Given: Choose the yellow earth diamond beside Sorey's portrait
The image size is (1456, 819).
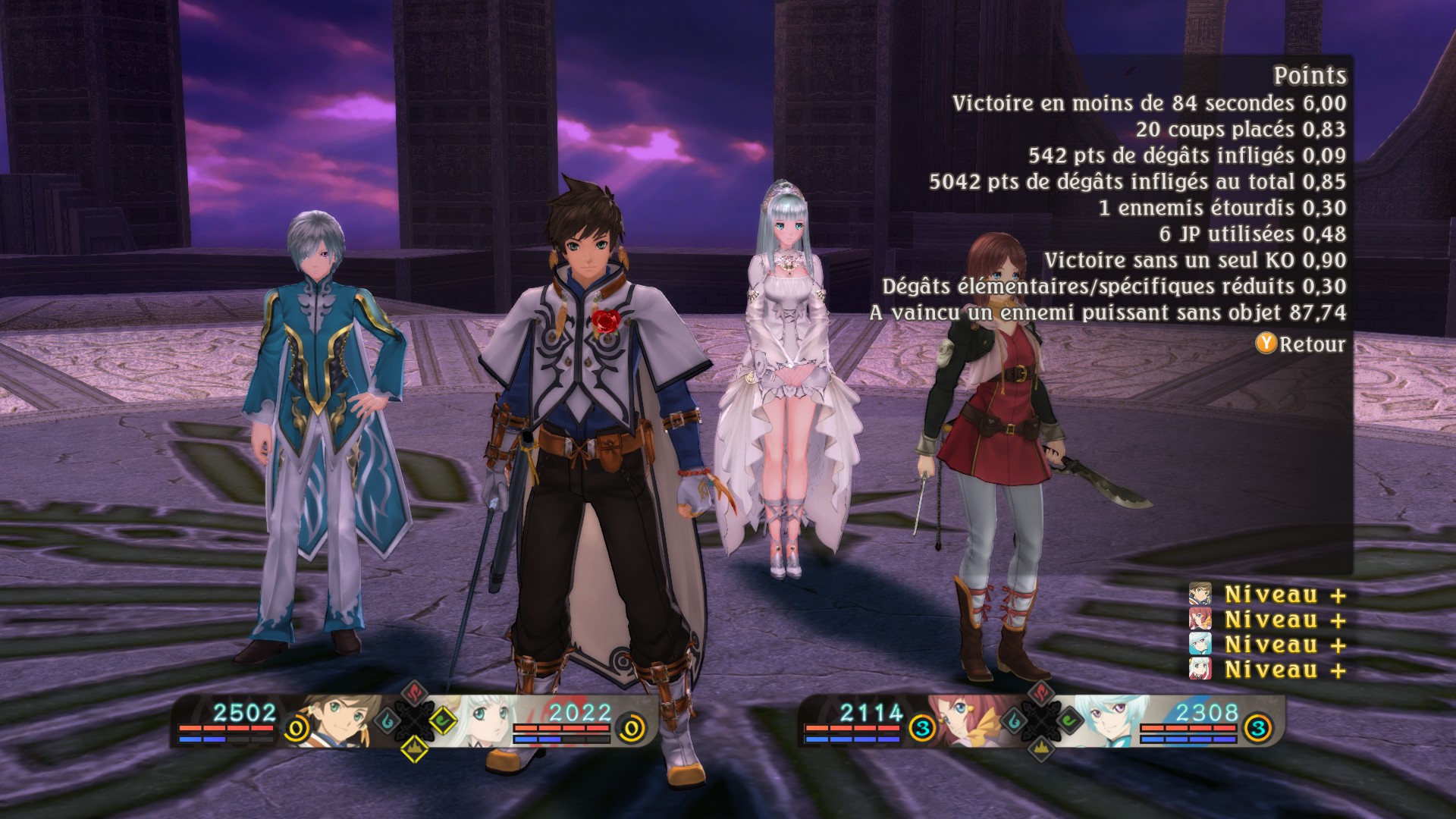Looking at the screenshot, I should pyautogui.click(x=415, y=747).
